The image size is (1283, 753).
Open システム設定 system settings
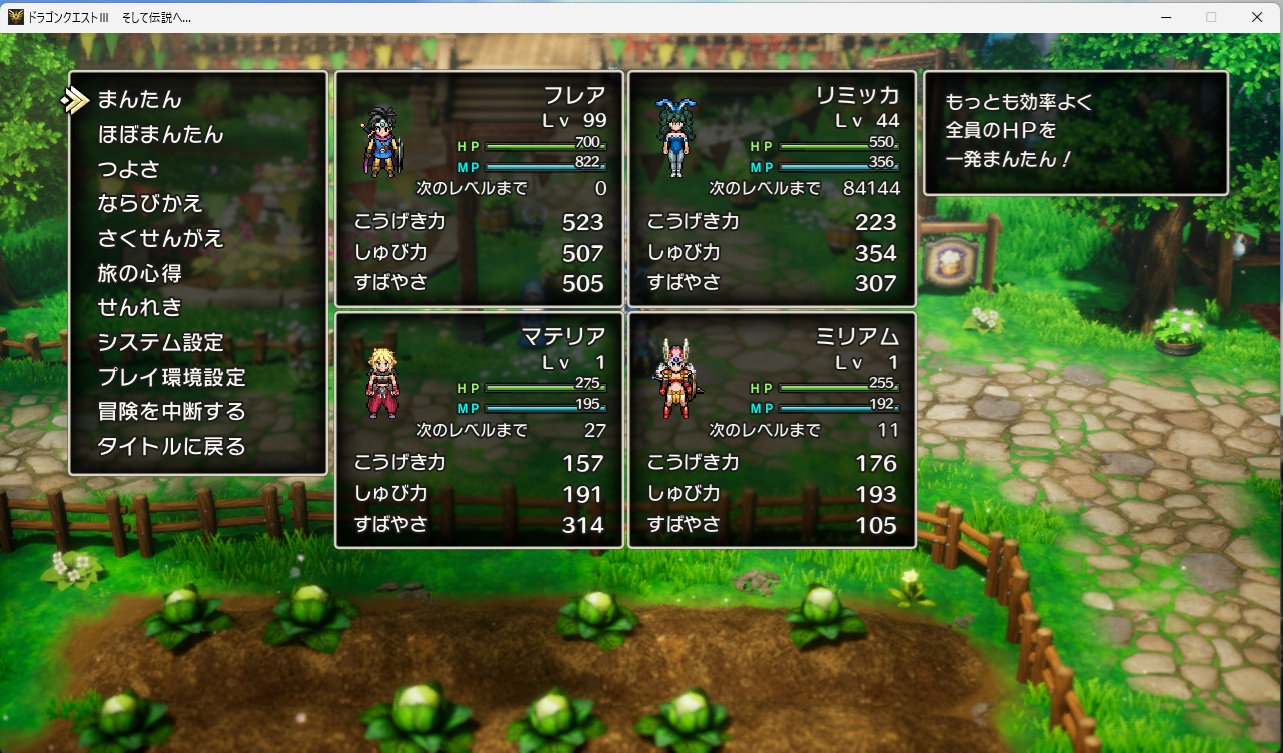160,342
